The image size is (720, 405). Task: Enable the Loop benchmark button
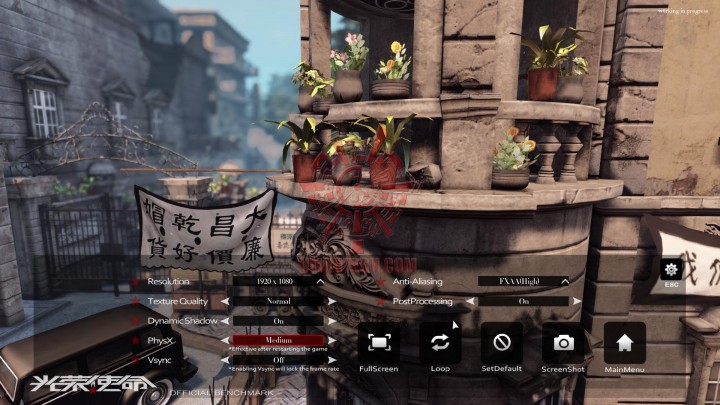440,343
